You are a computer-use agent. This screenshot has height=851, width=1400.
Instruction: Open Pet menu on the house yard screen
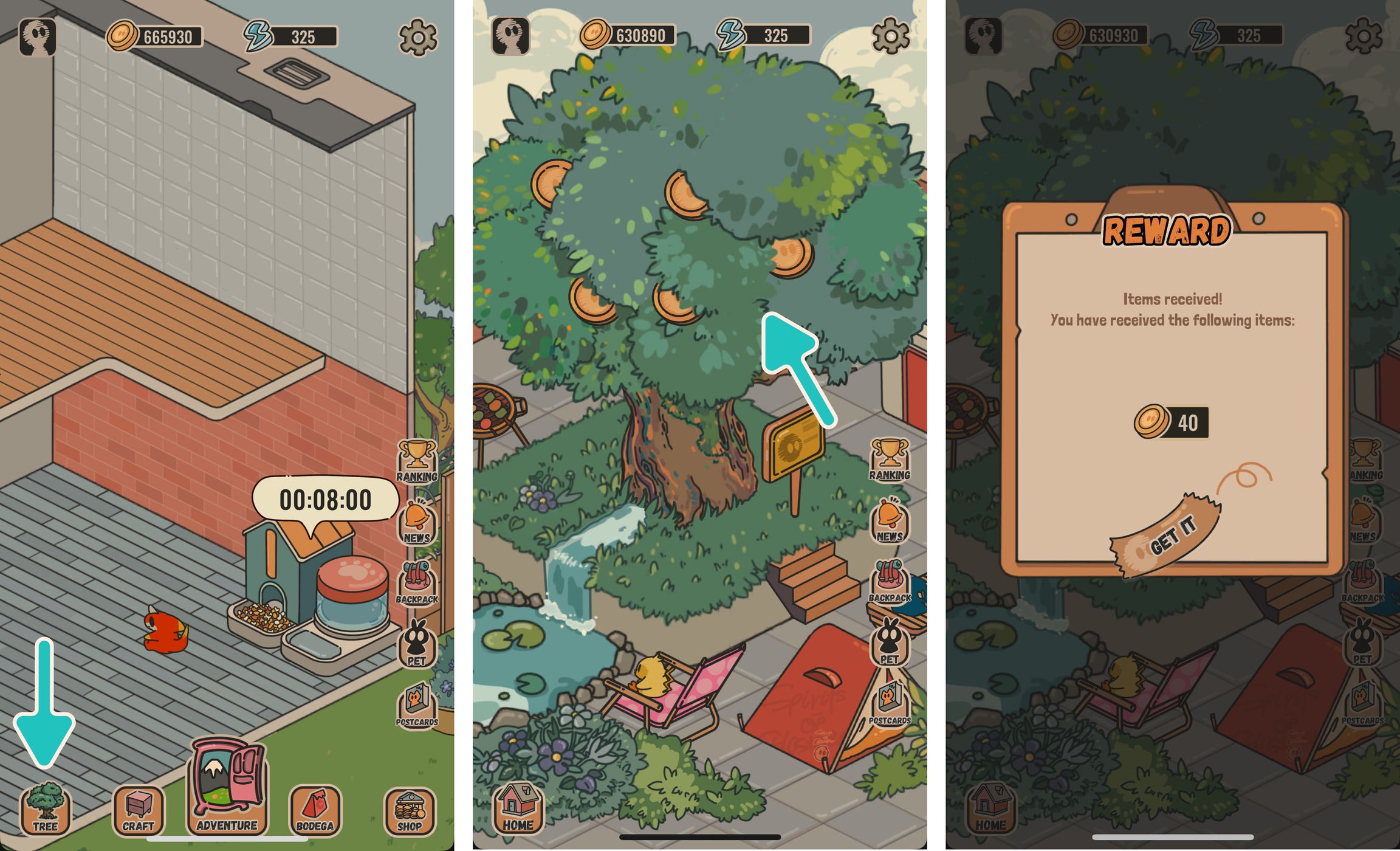coord(417,644)
